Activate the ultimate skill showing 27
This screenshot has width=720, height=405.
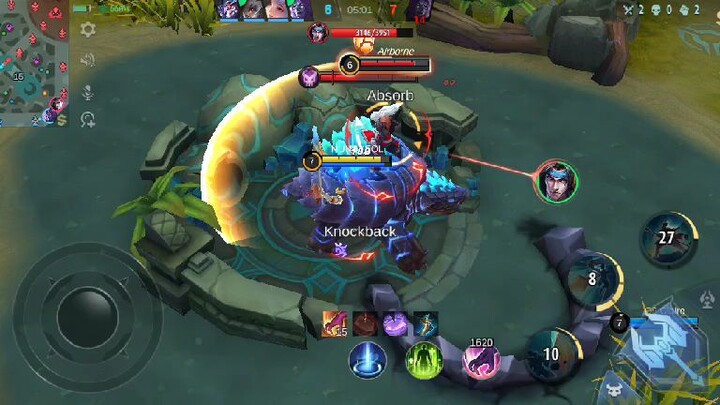point(667,238)
